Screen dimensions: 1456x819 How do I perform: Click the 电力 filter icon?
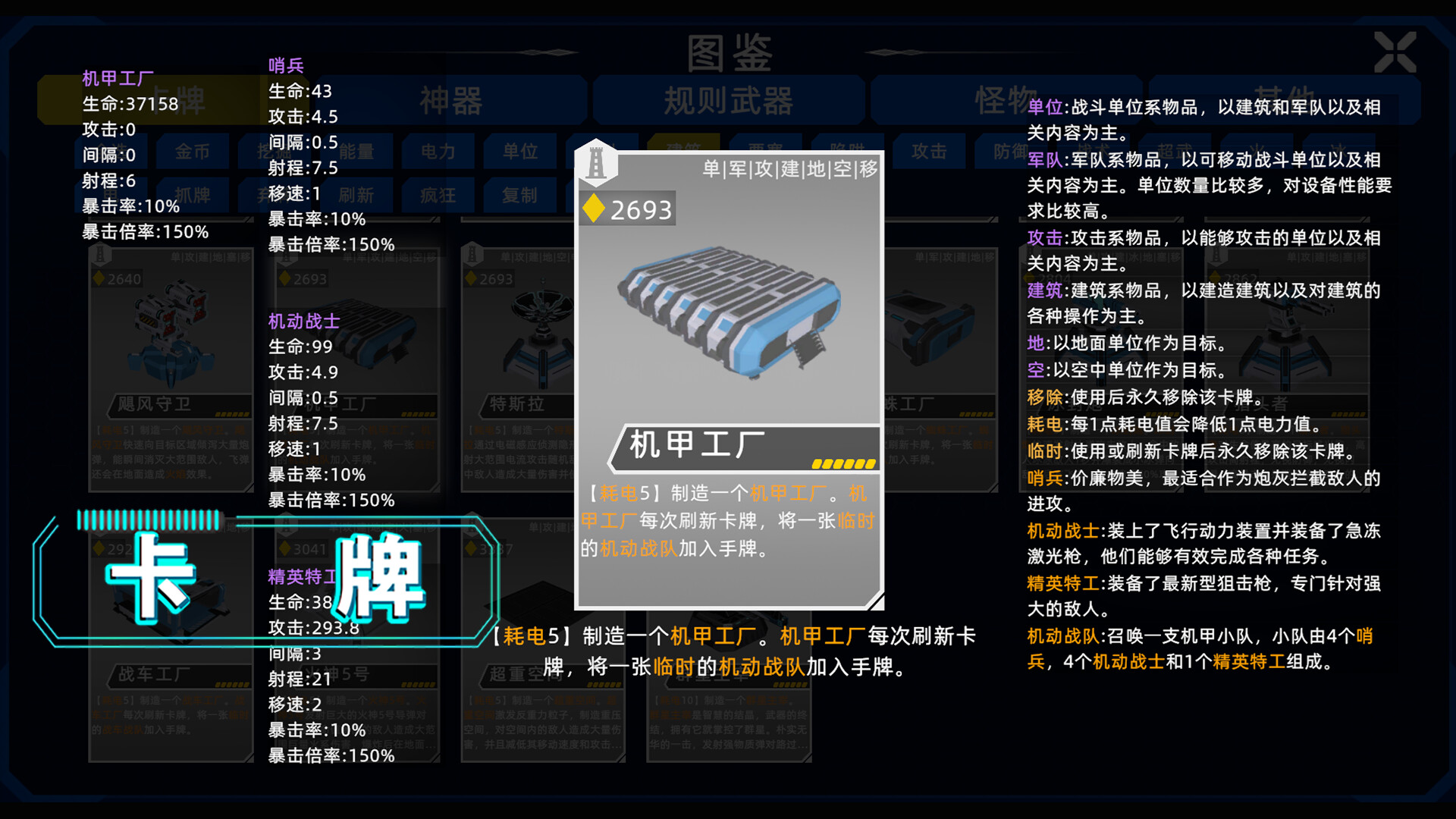pyautogui.click(x=438, y=151)
